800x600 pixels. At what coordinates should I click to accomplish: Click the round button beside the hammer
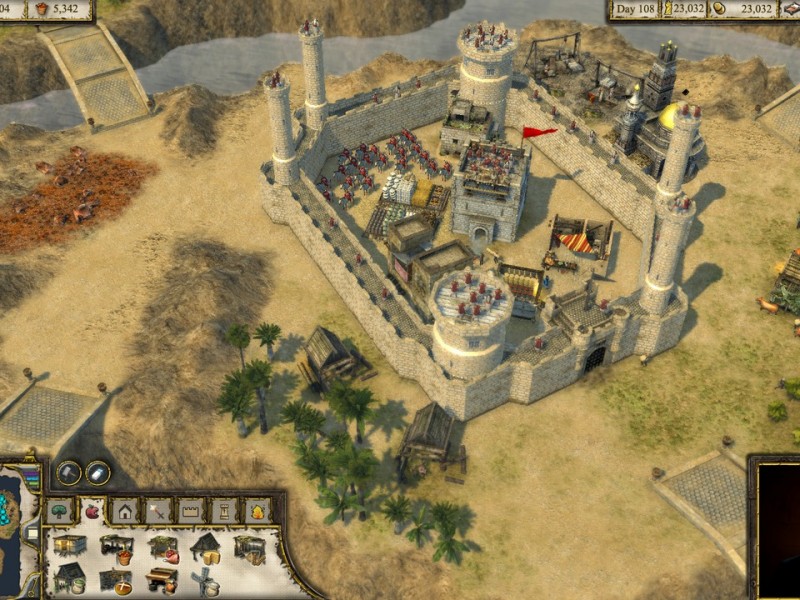[98, 473]
